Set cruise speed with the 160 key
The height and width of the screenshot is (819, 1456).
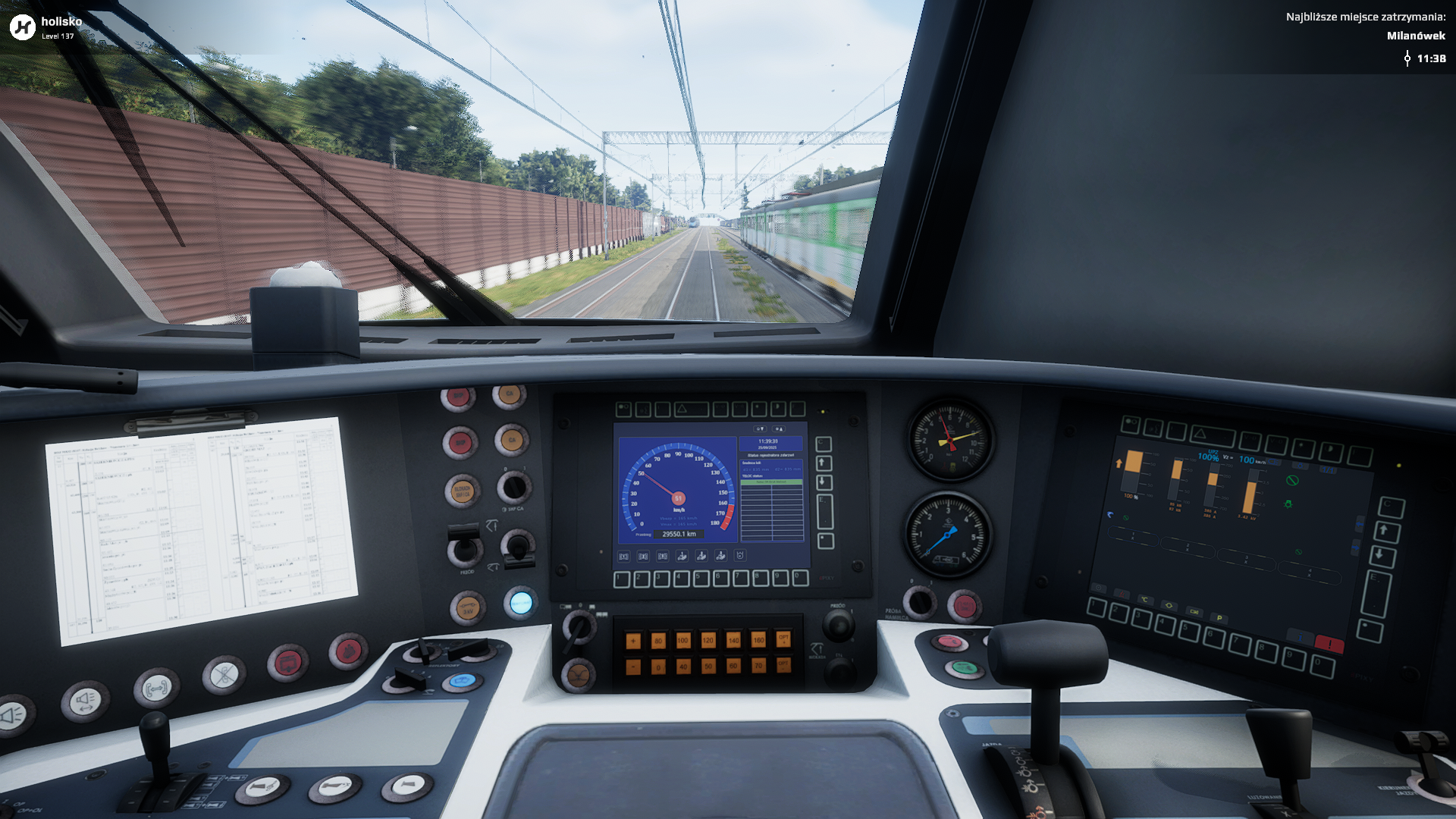pyautogui.click(x=758, y=641)
